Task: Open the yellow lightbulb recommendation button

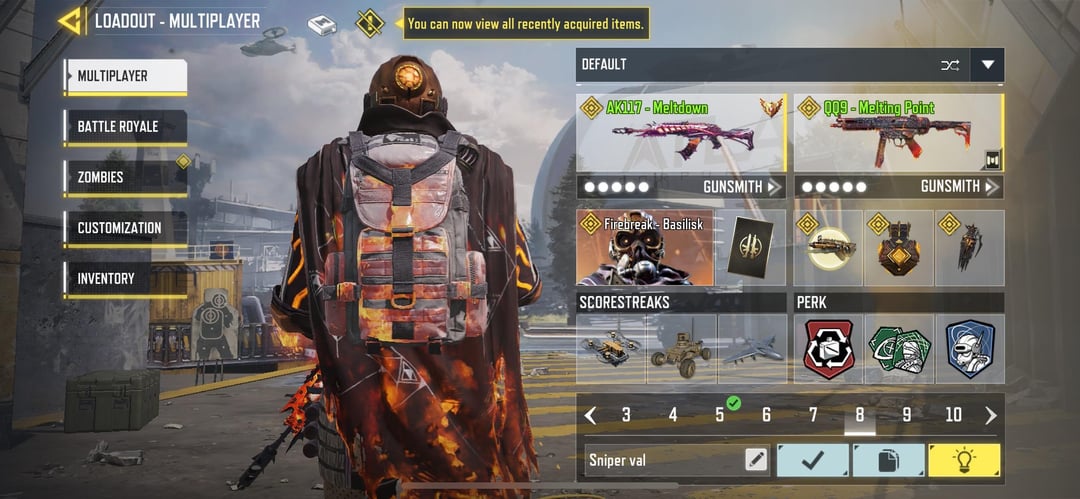Action: click(964, 460)
